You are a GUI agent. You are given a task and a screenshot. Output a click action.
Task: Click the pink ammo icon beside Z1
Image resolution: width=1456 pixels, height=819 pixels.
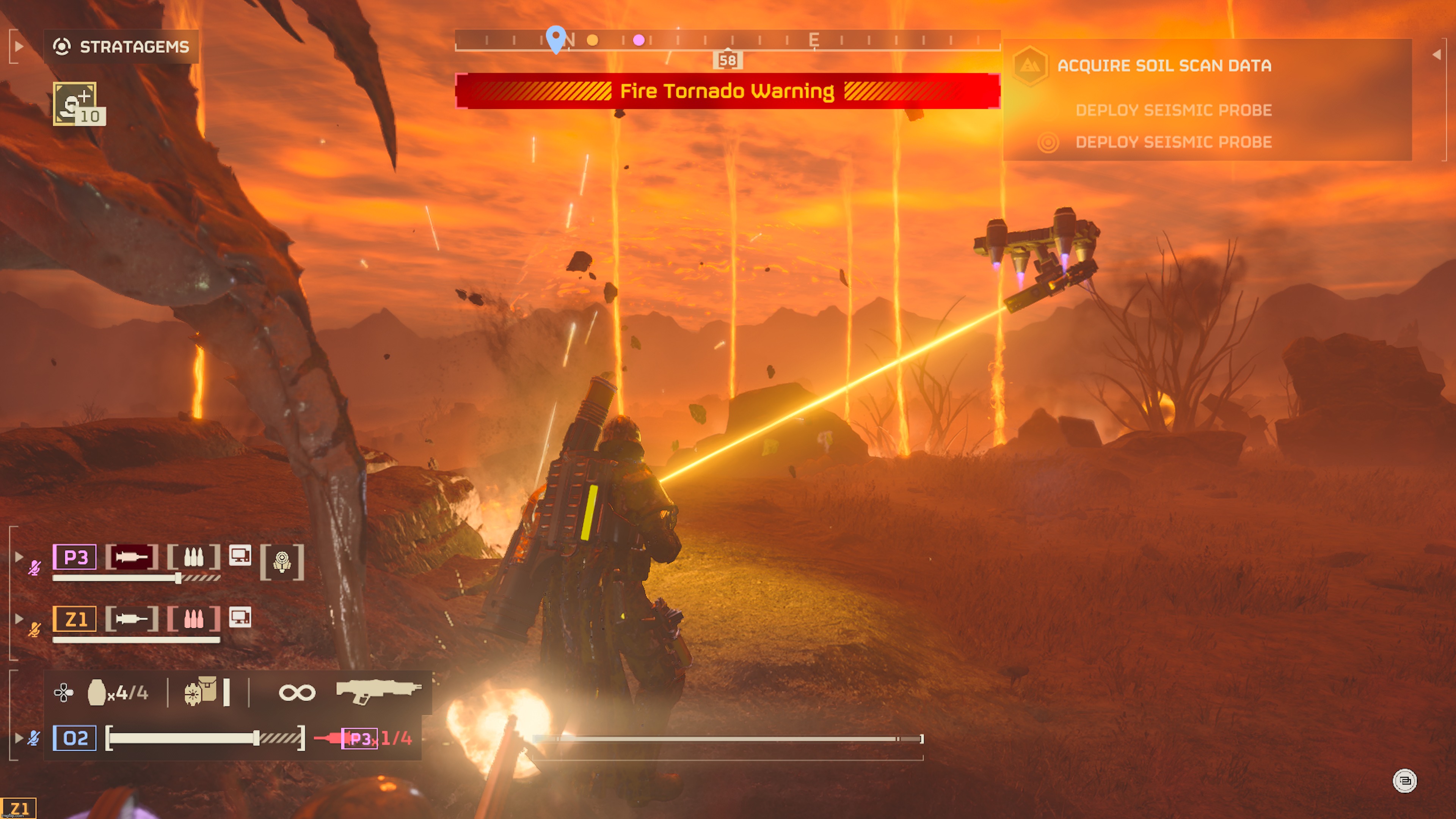point(195,620)
